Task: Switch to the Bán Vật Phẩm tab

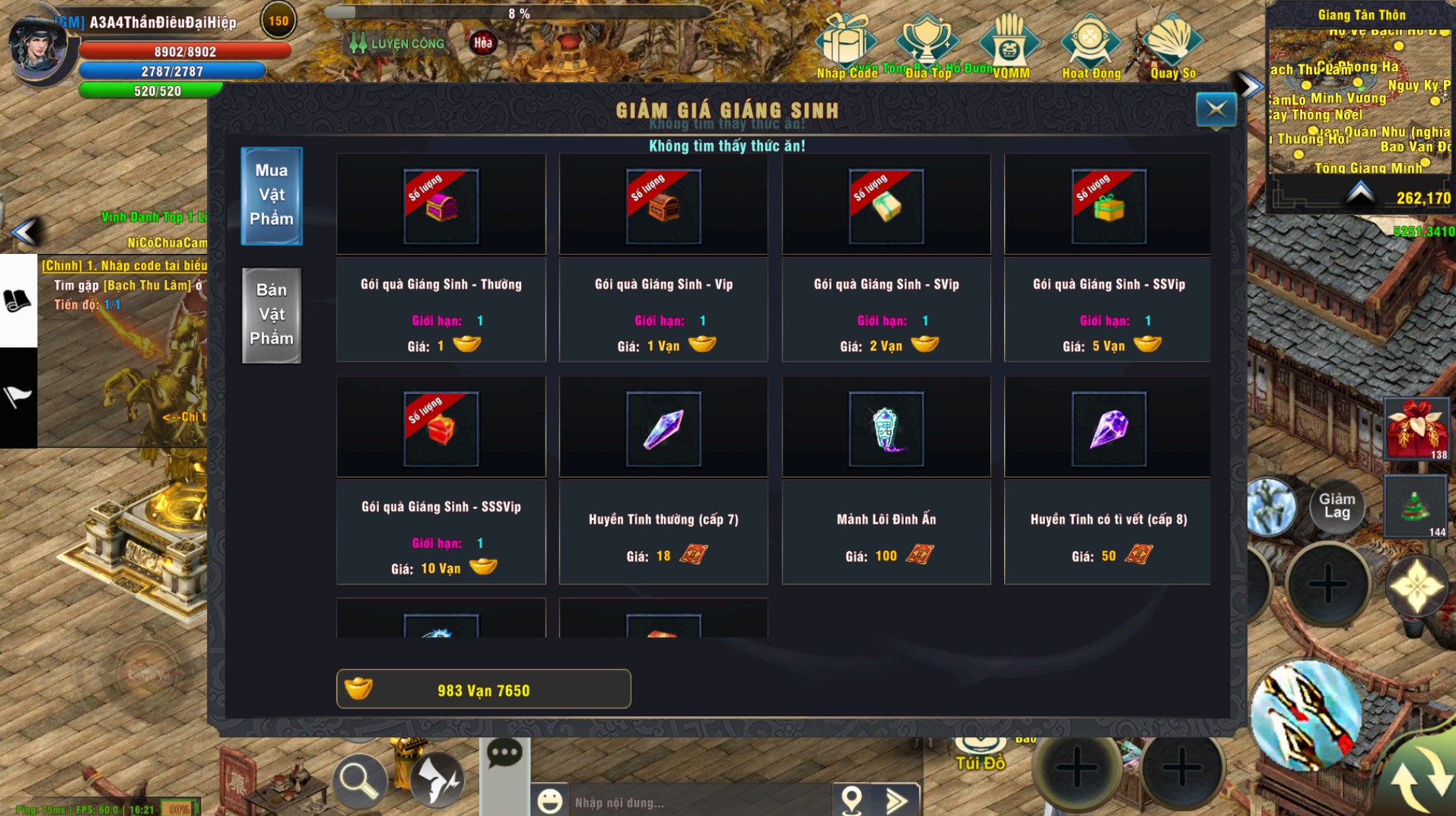Action: [x=272, y=315]
